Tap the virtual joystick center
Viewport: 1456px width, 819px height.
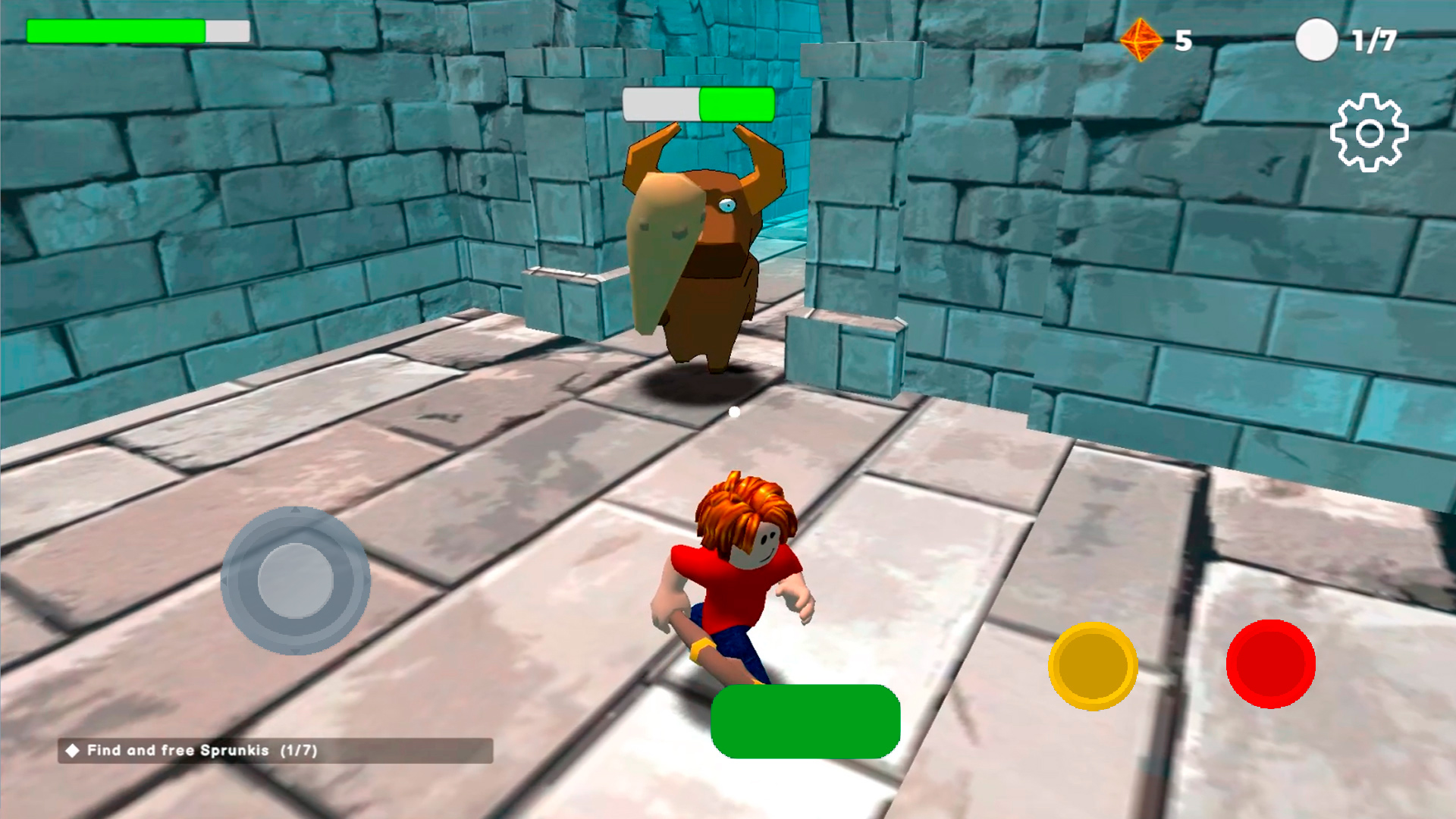(x=296, y=580)
